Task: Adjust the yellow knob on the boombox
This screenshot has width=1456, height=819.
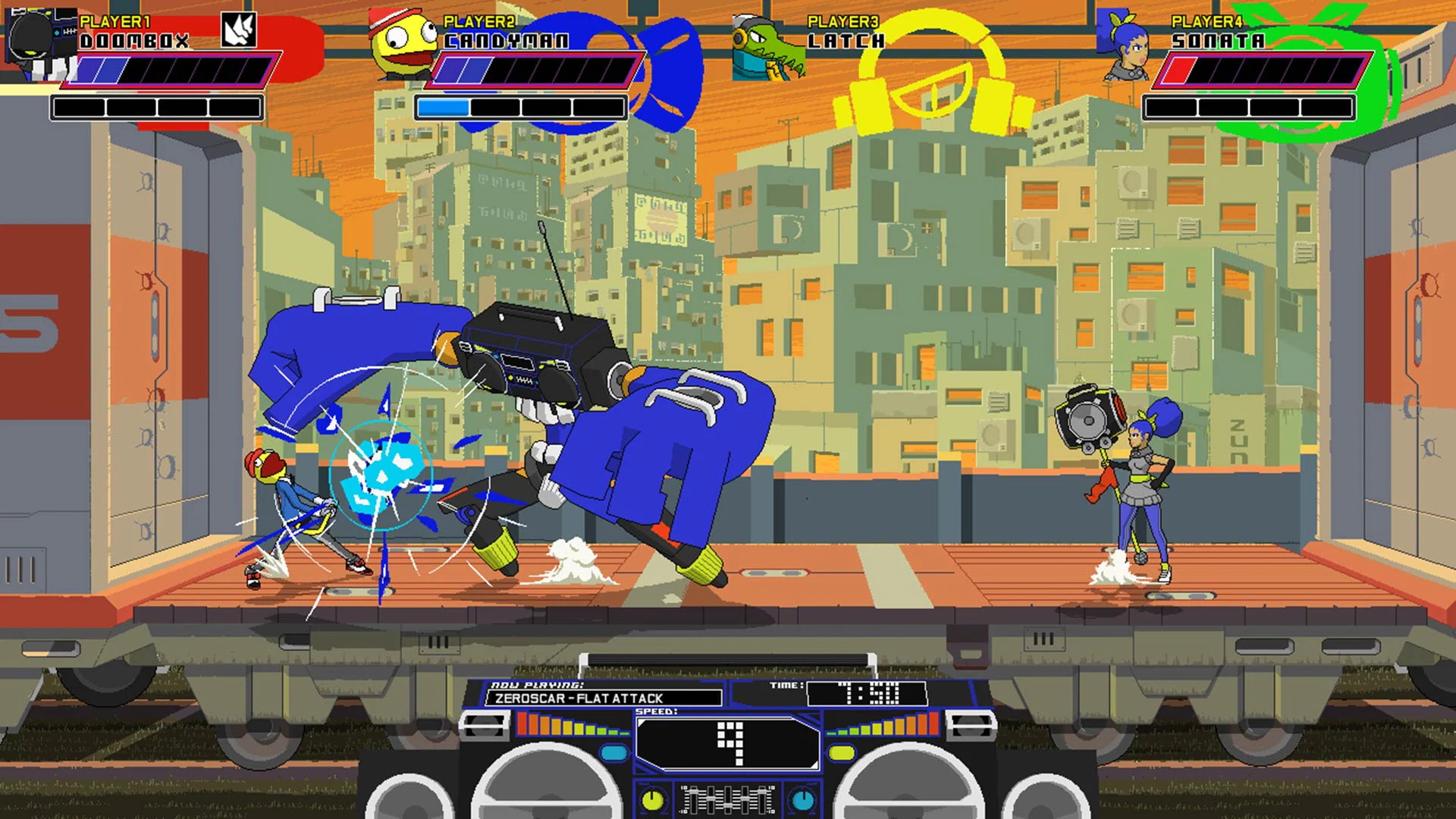Action: coord(653,801)
